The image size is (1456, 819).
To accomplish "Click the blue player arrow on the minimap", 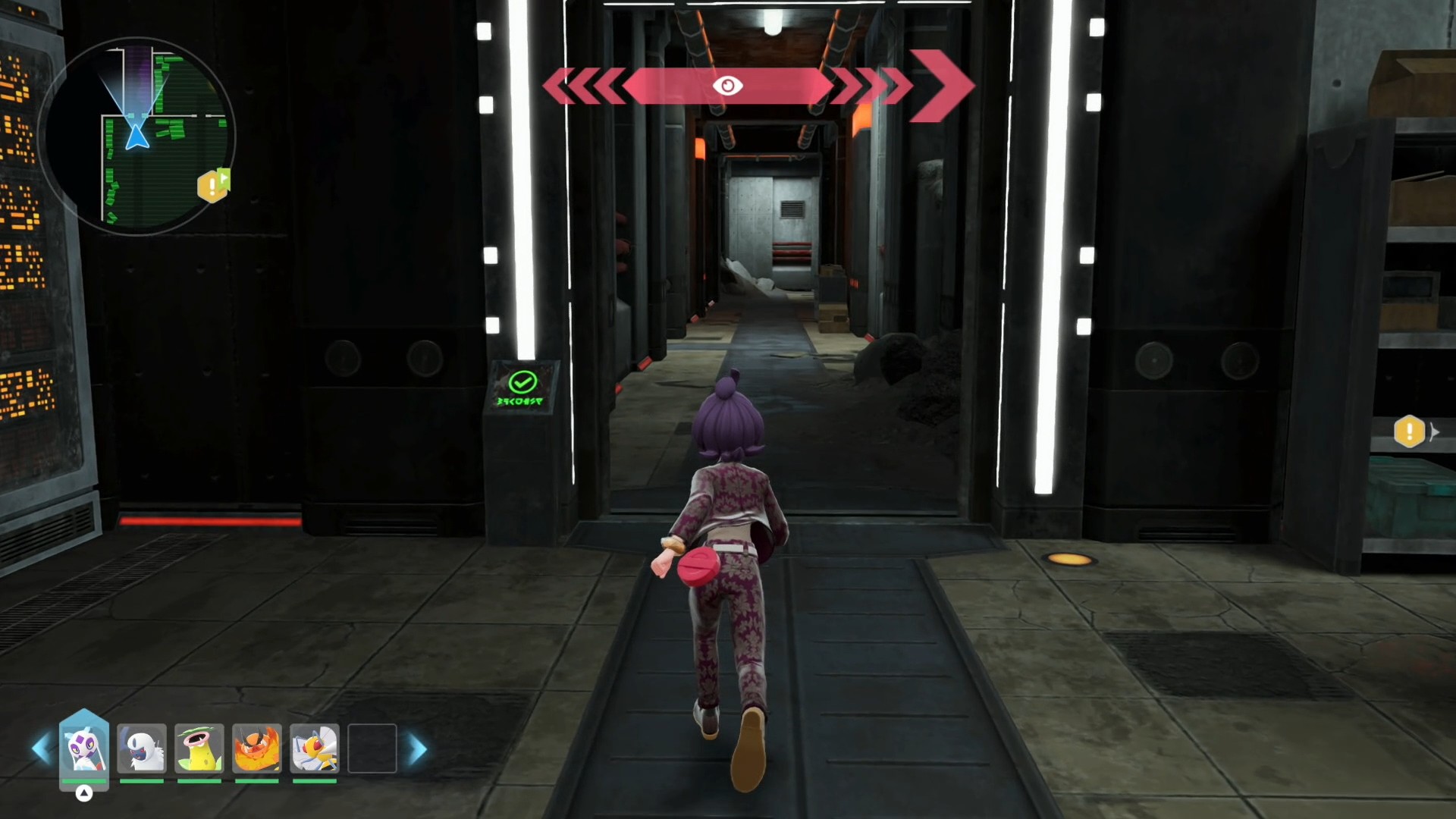I will 137,137.
